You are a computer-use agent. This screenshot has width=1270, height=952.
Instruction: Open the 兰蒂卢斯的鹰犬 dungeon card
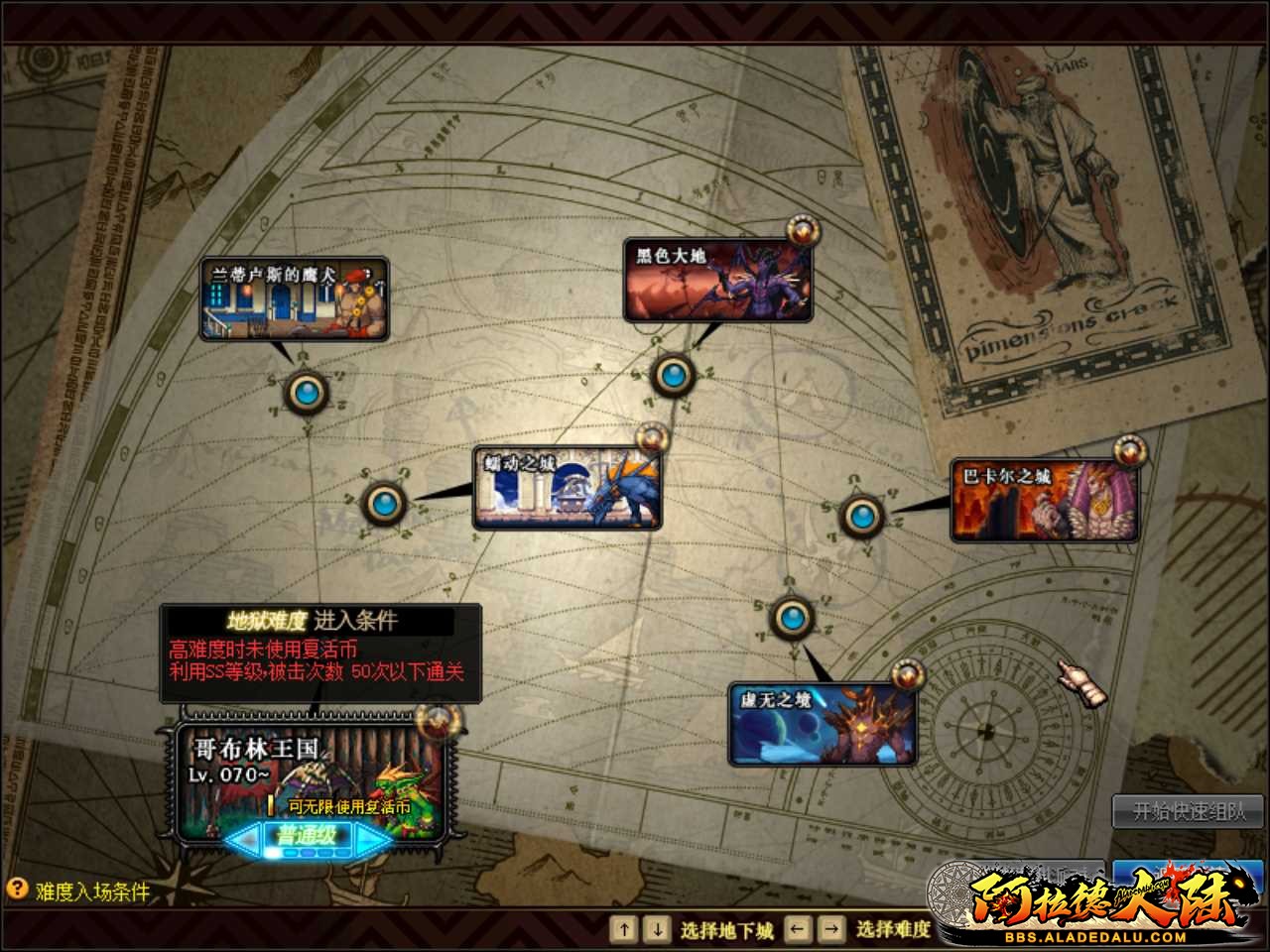pos(293,299)
